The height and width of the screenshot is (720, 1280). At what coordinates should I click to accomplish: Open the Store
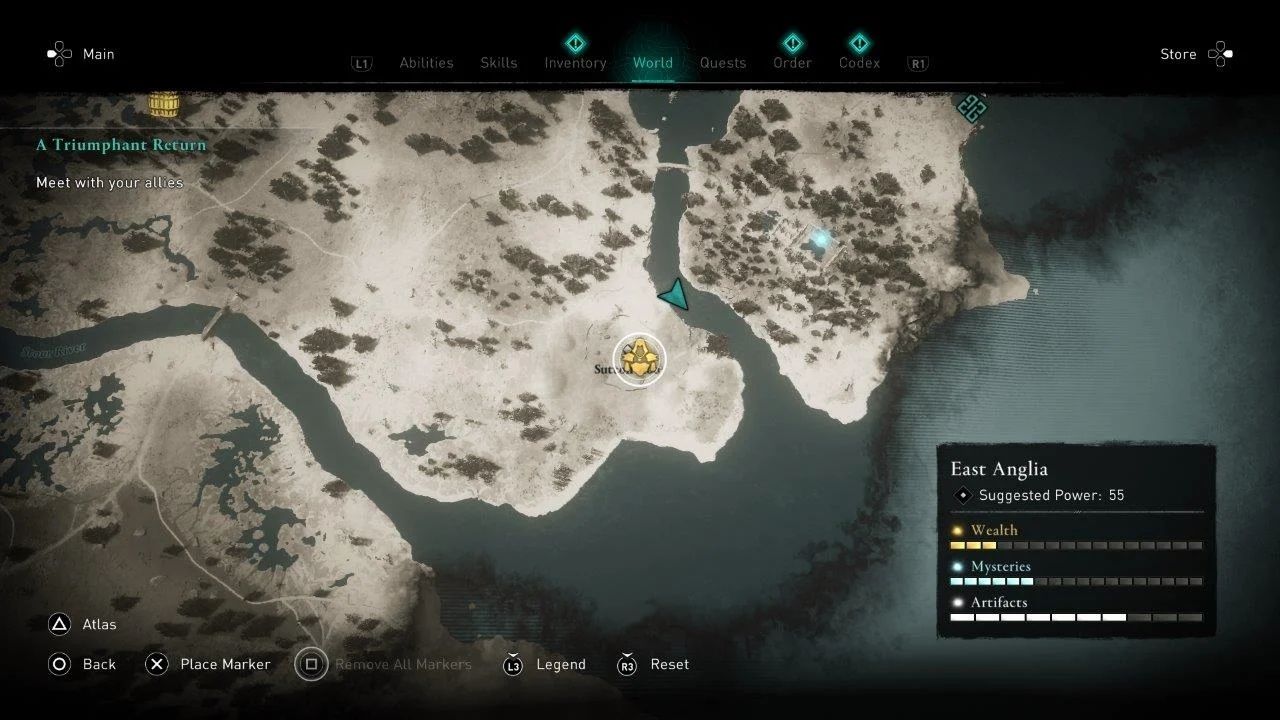coord(1178,54)
